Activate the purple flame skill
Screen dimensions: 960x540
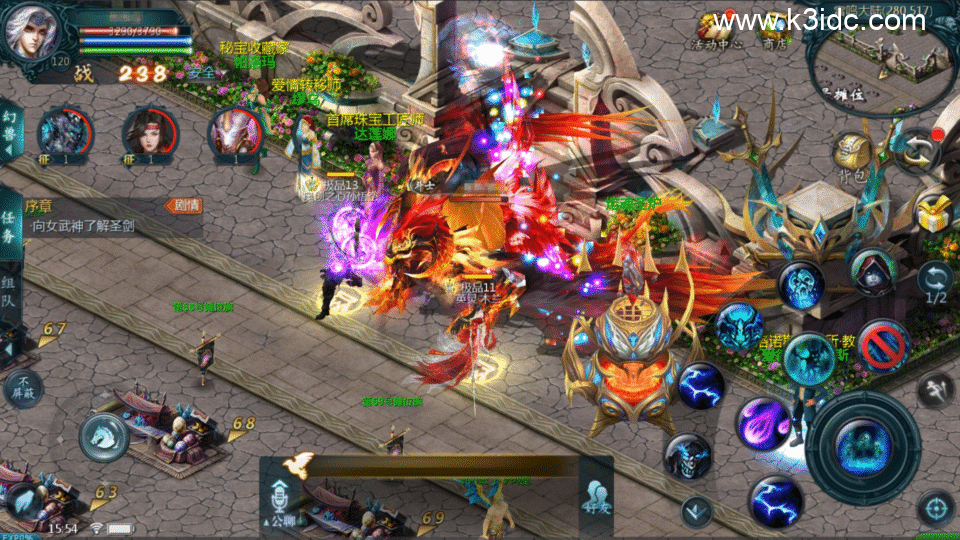pos(764,424)
